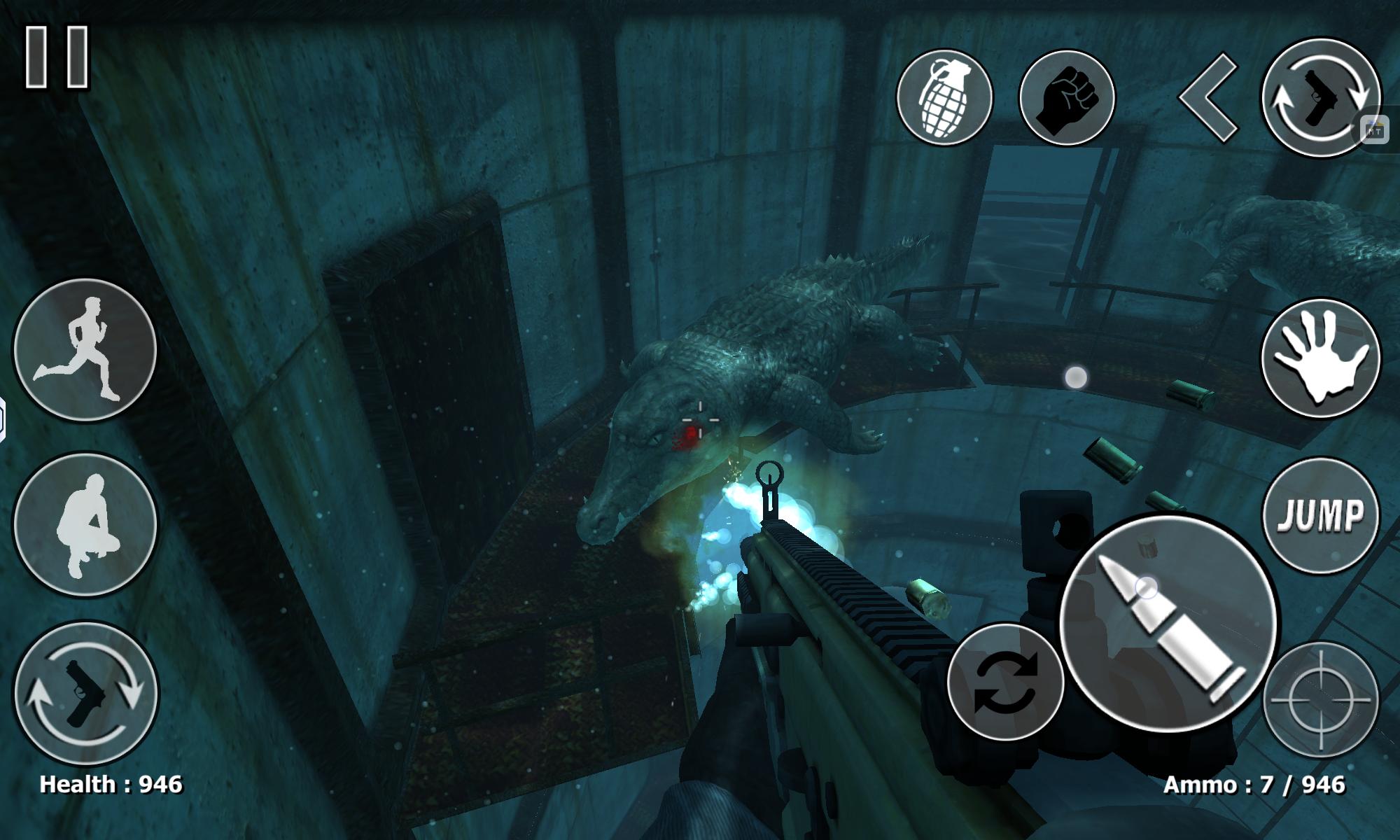The height and width of the screenshot is (840, 1400).
Task: Hit the JUMP button
Action: pyautogui.click(x=1320, y=515)
